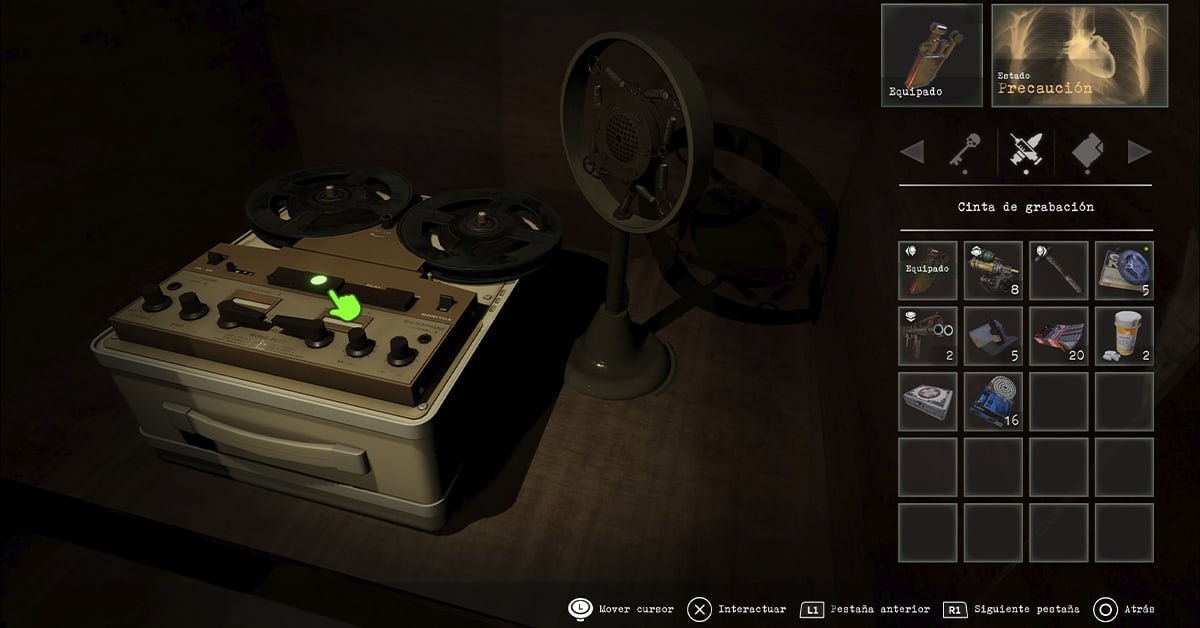Select the blue ammo box with count 5

pos(993,336)
